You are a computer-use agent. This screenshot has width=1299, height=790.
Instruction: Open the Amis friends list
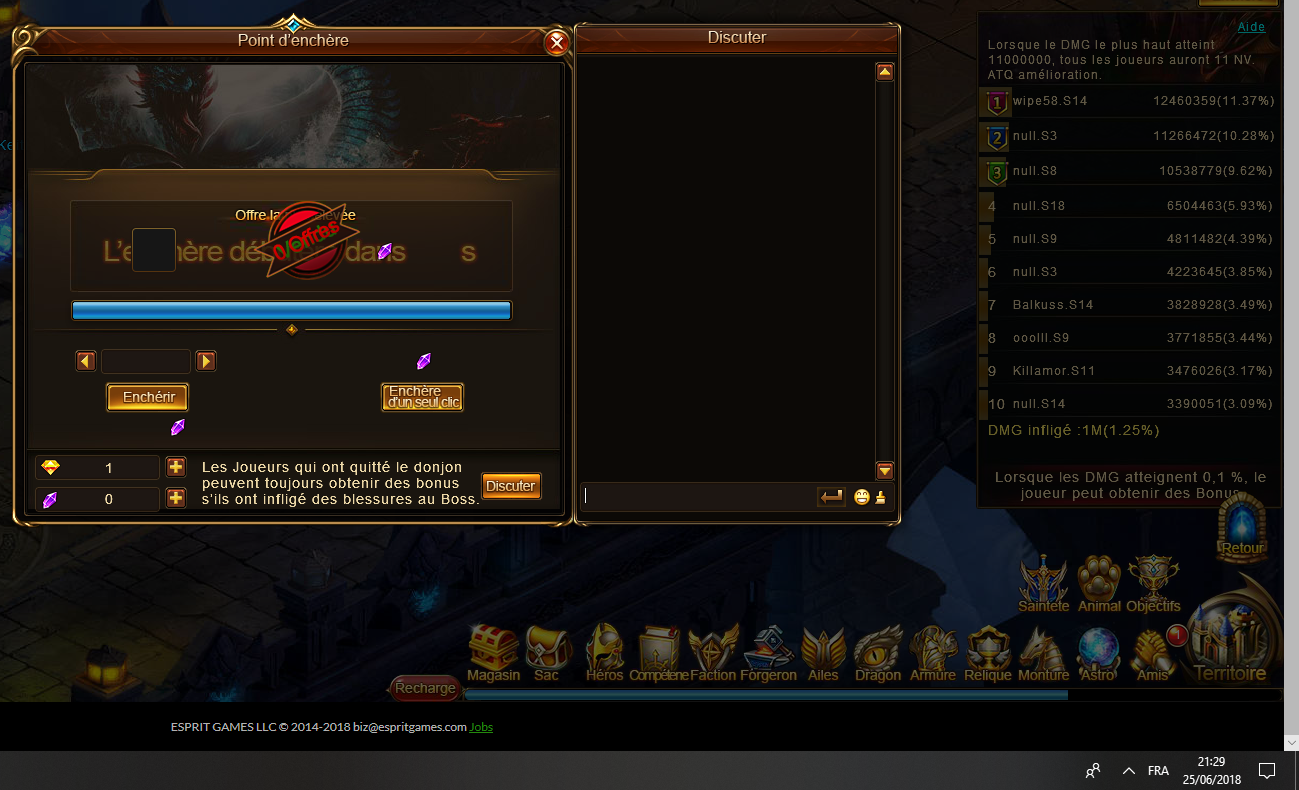[x=1153, y=653]
